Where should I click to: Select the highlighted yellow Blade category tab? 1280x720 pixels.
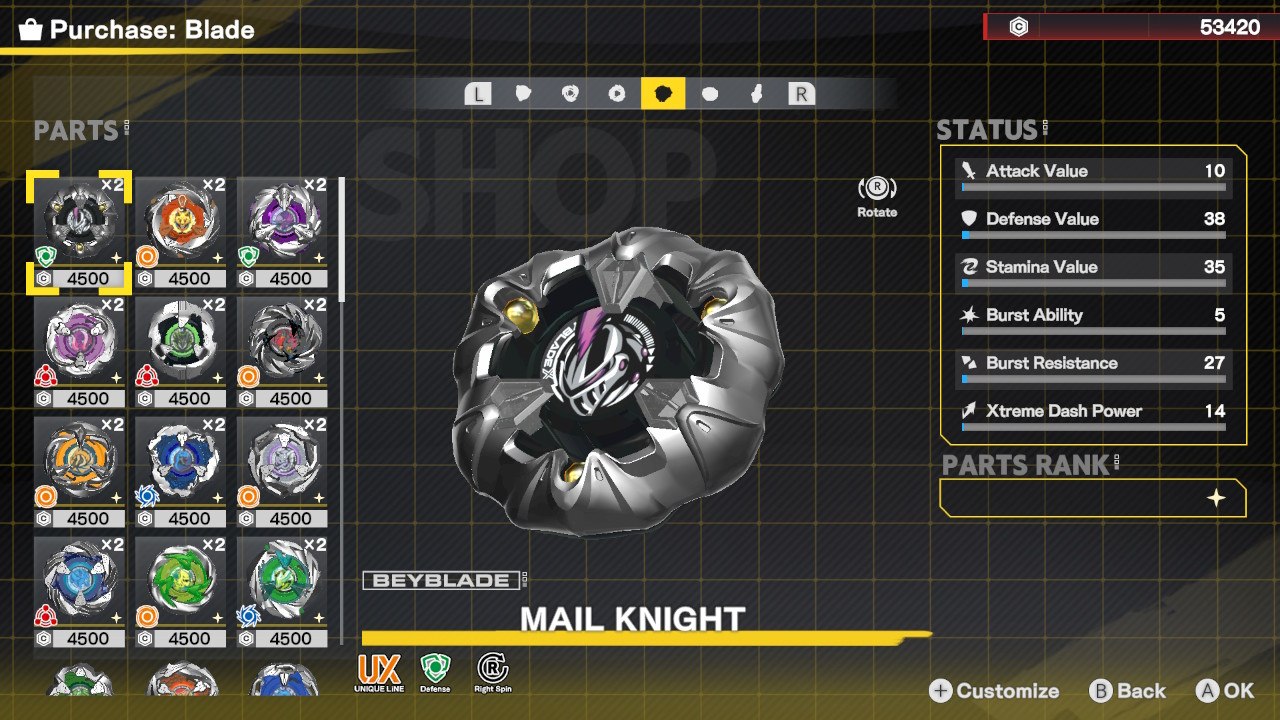pos(663,94)
